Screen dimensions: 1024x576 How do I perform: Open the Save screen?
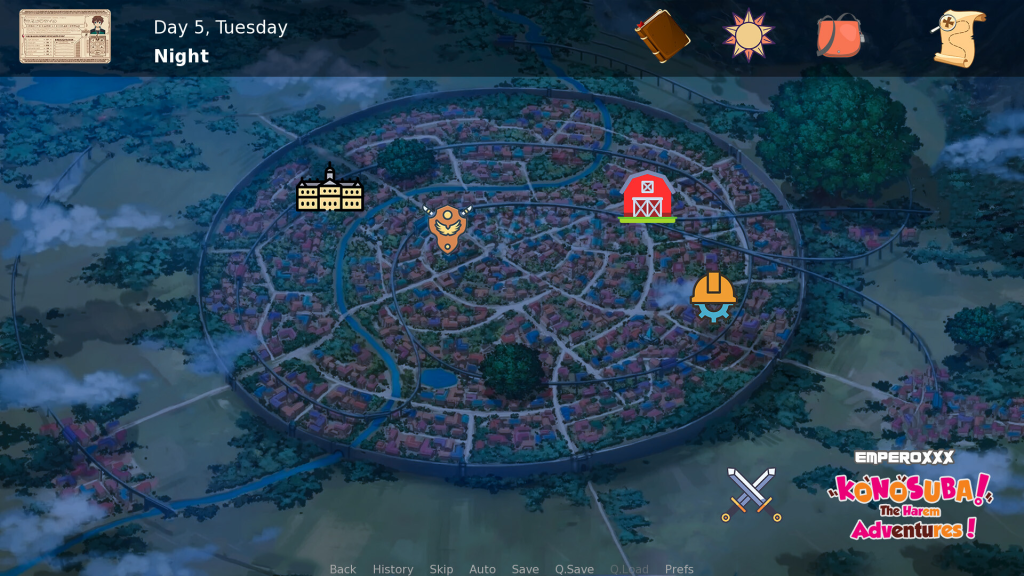(525, 569)
